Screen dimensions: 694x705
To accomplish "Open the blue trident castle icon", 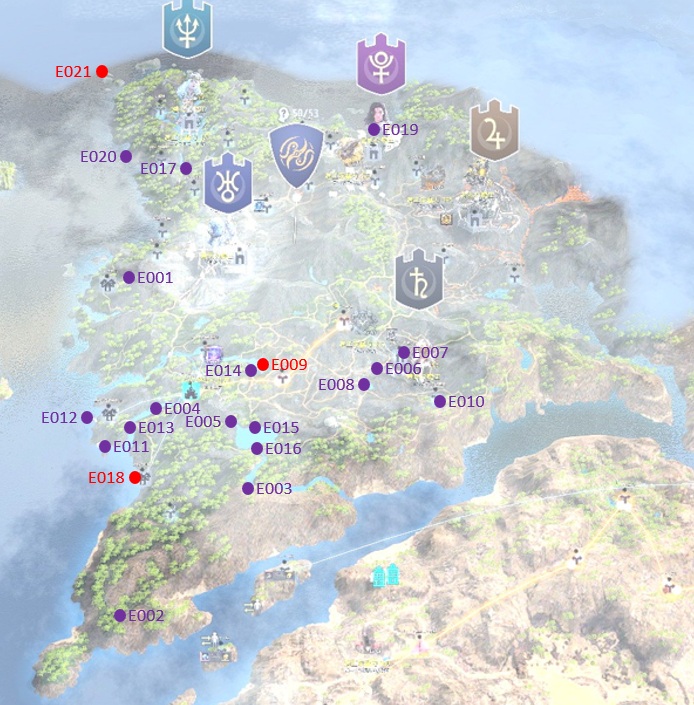I will click(x=187, y=28).
